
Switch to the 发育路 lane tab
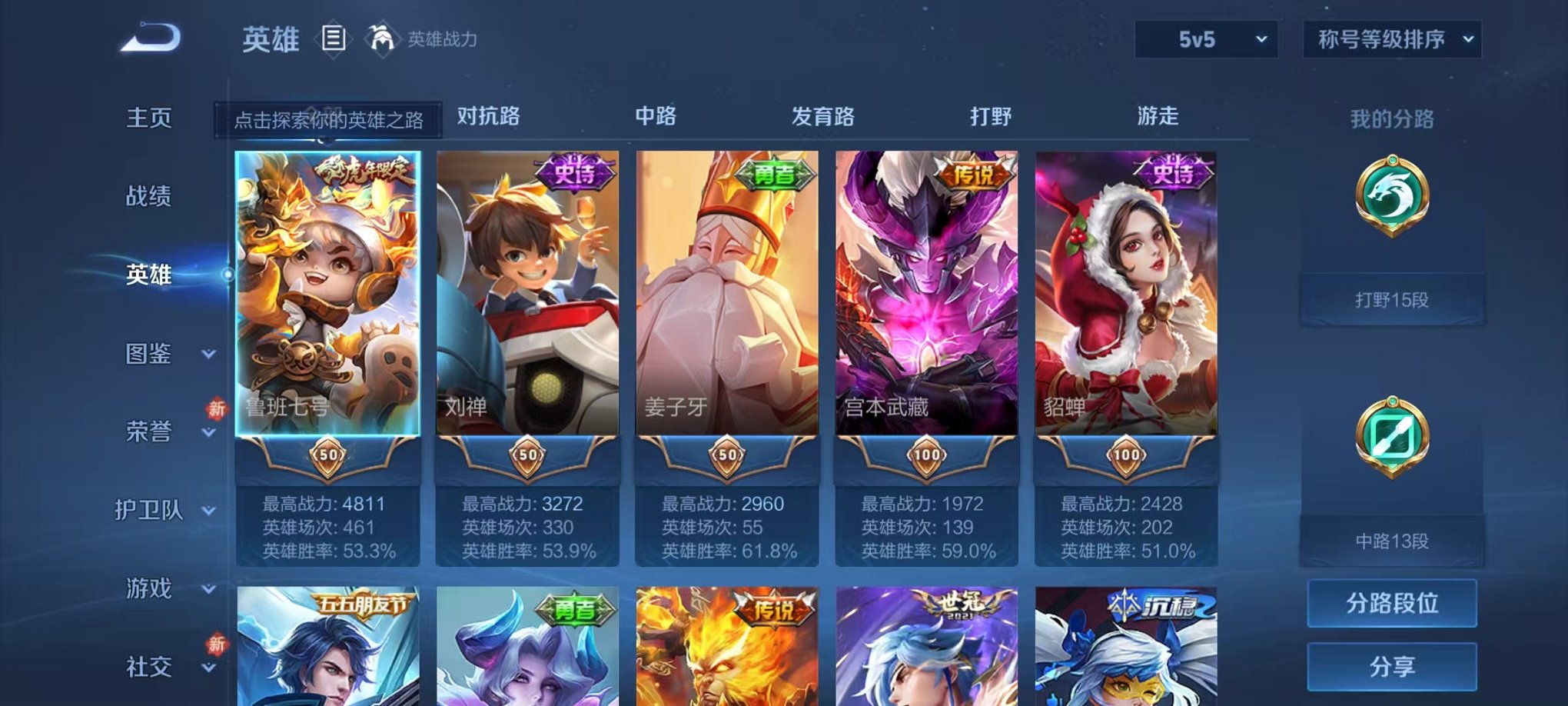(823, 117)
